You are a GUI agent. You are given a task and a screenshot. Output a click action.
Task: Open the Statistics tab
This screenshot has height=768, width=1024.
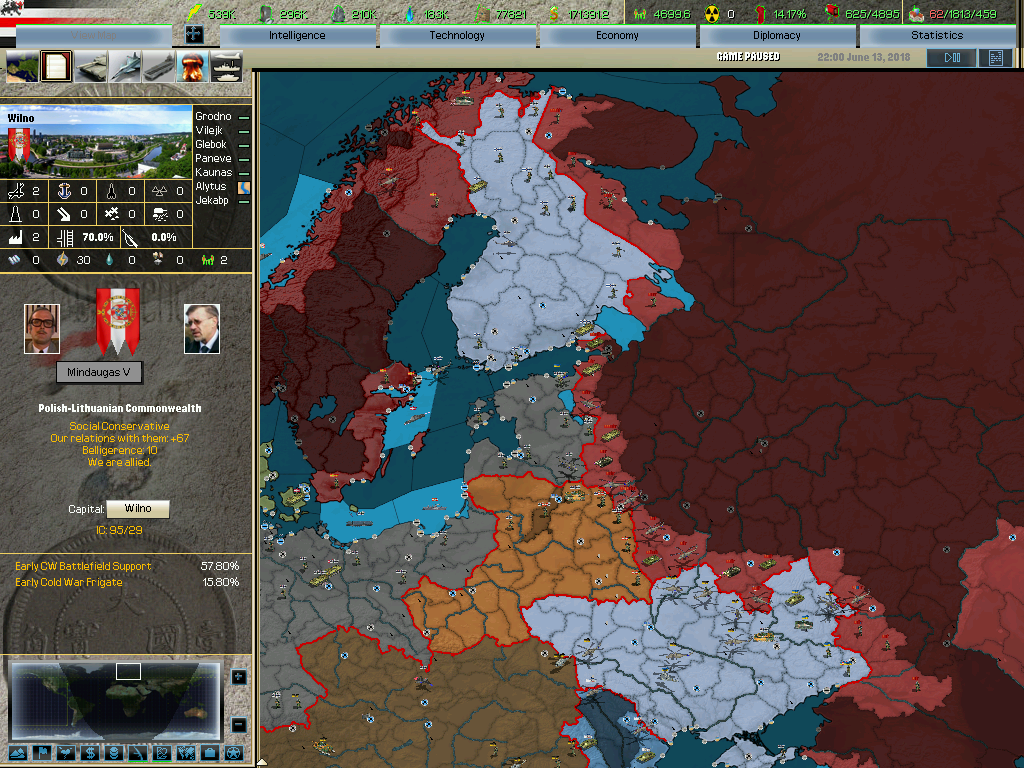tap(937, 36)
